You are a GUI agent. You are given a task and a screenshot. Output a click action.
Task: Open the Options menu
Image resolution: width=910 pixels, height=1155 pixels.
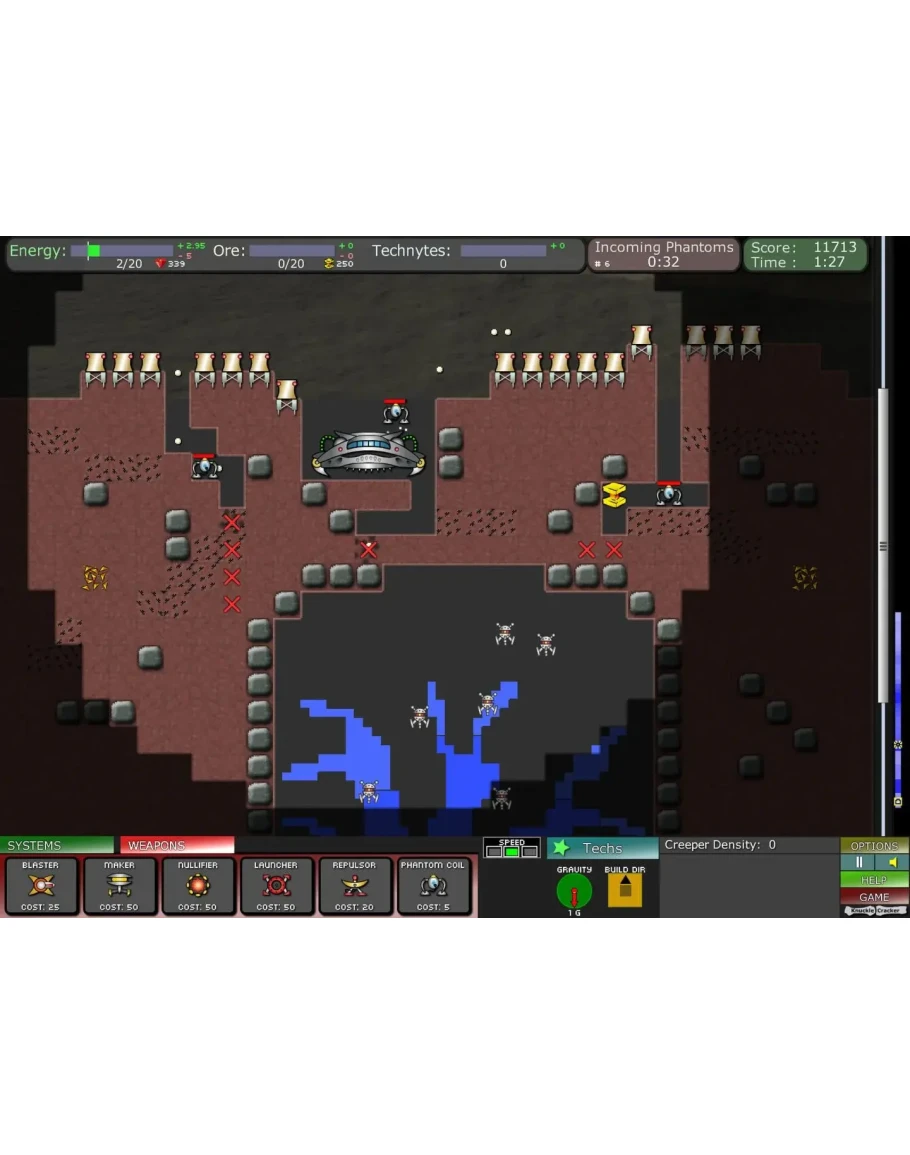click(x=874, y=845)
